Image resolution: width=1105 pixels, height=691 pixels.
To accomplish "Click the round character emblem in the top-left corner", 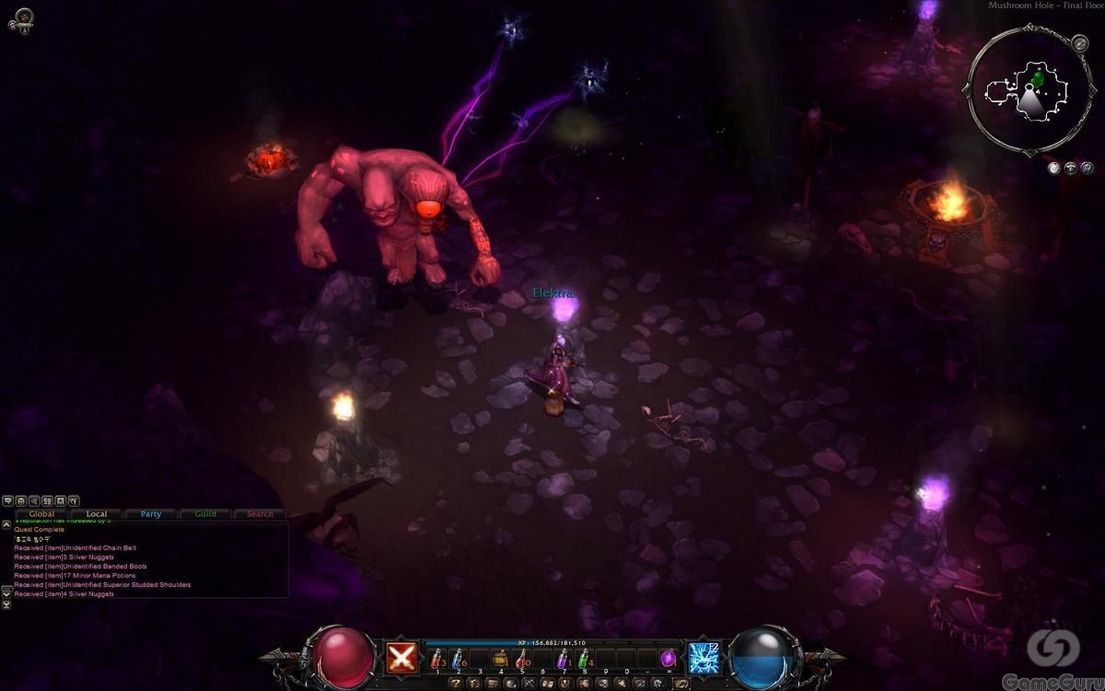I will [x=21, y=18].
